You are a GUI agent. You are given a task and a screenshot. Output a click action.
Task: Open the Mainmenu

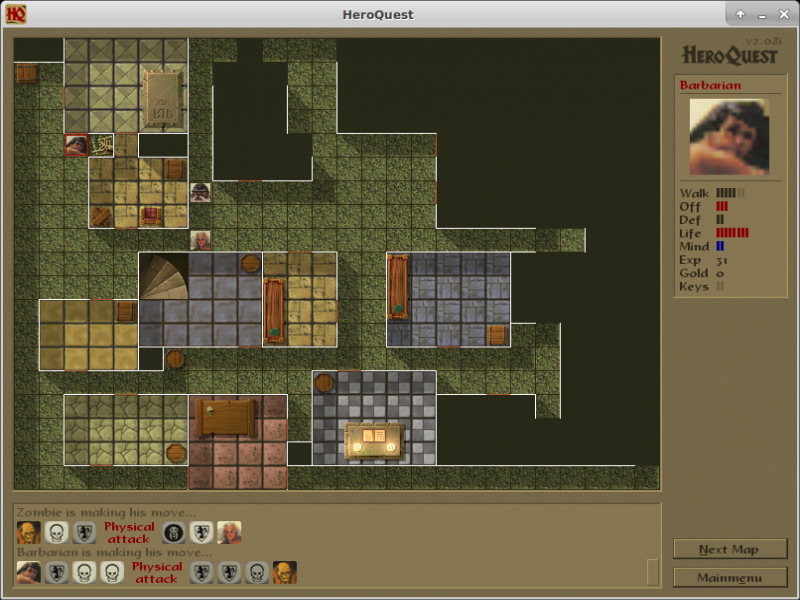(x=729, y=578)
